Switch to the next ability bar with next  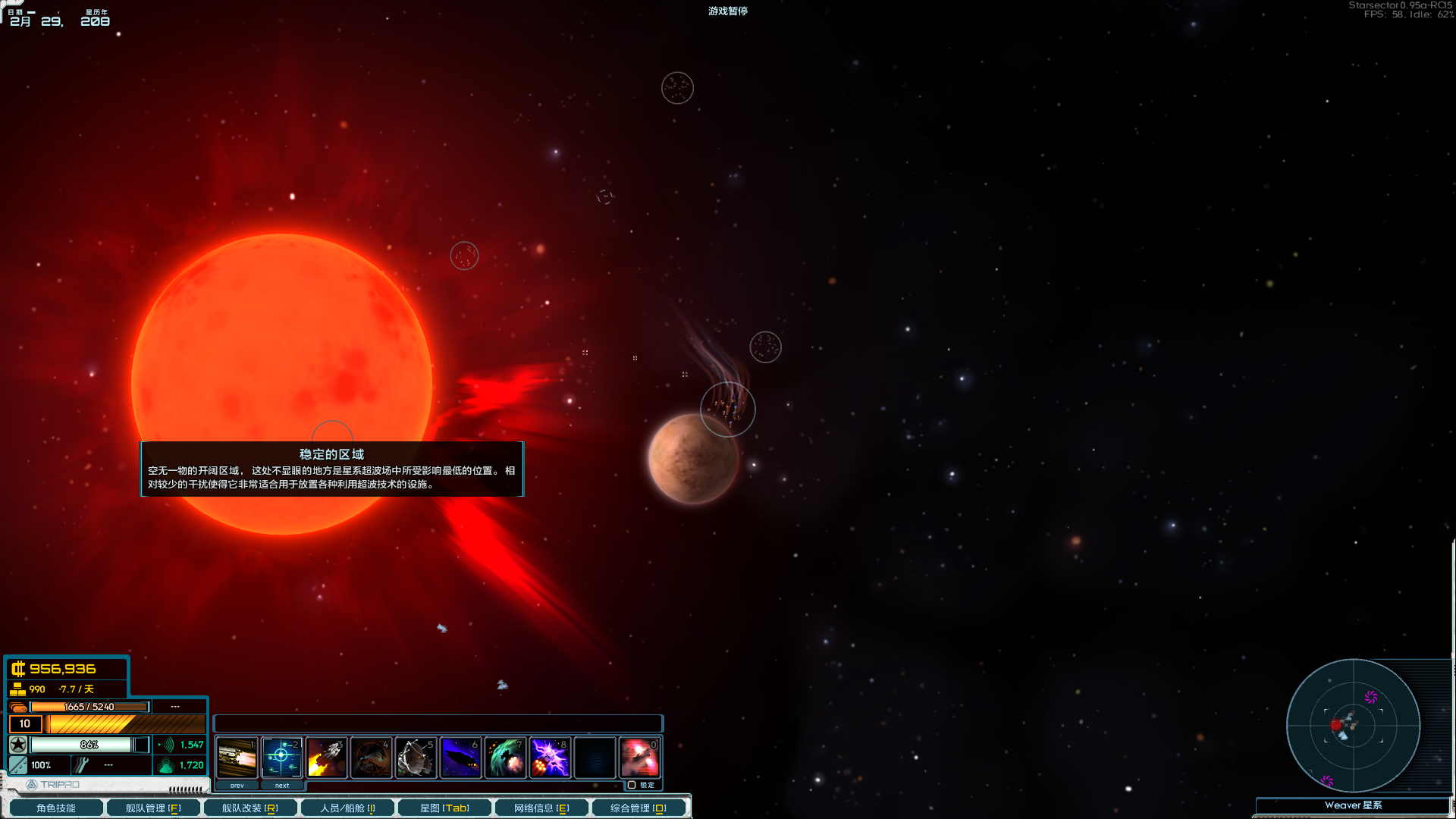pos(282,786)
